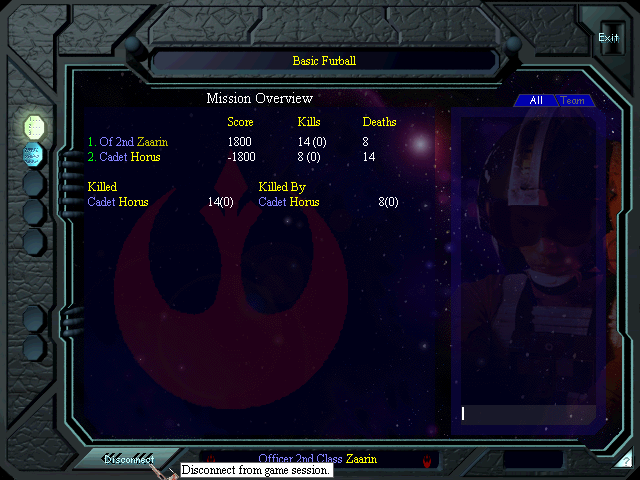Exit using the top-right Exit button
The image size is (640, 480).
(x=608, y=38)
